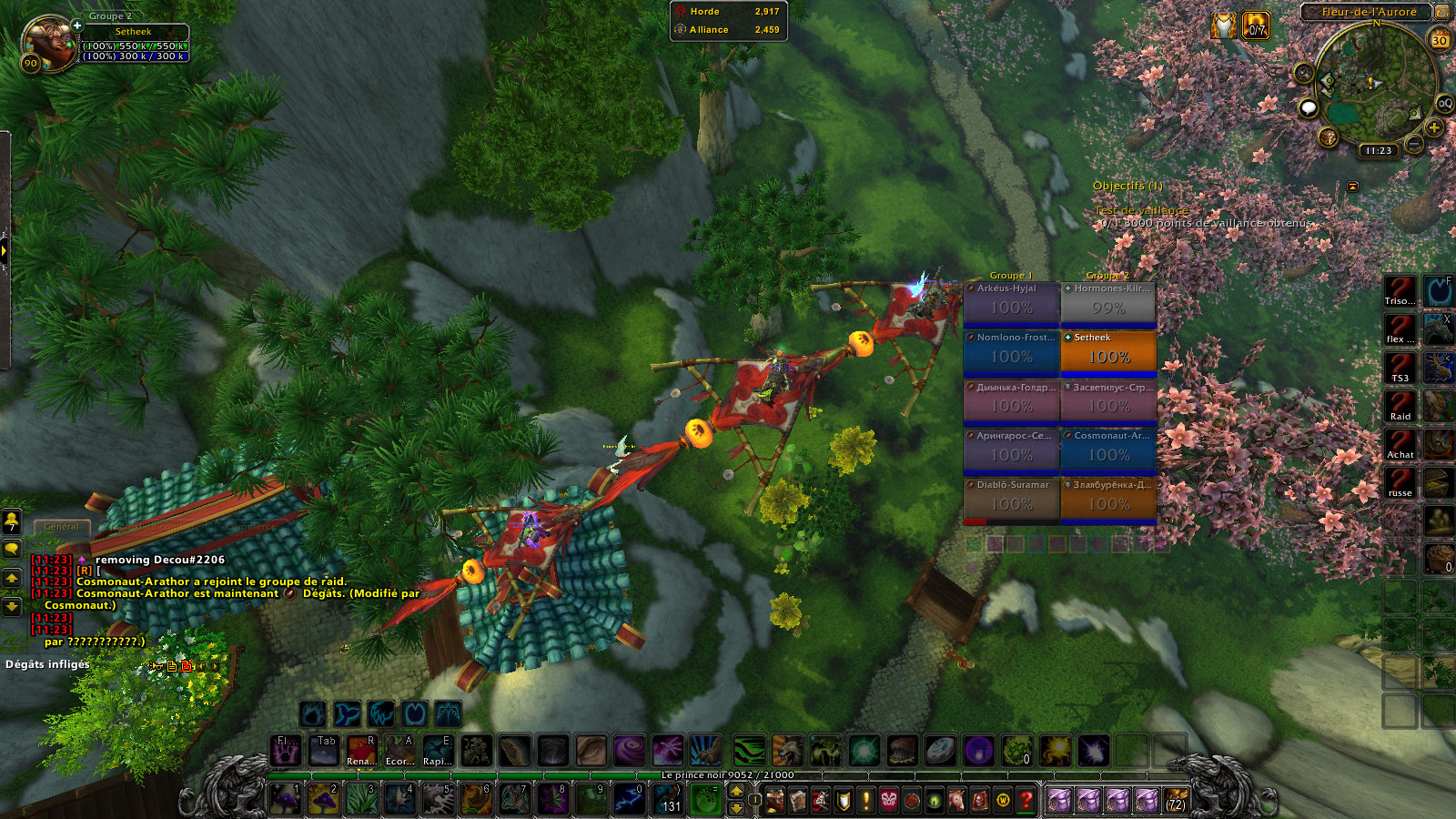Run the TS3 macro button
Screen dimensions: 1456x819
coord(1400,367)
